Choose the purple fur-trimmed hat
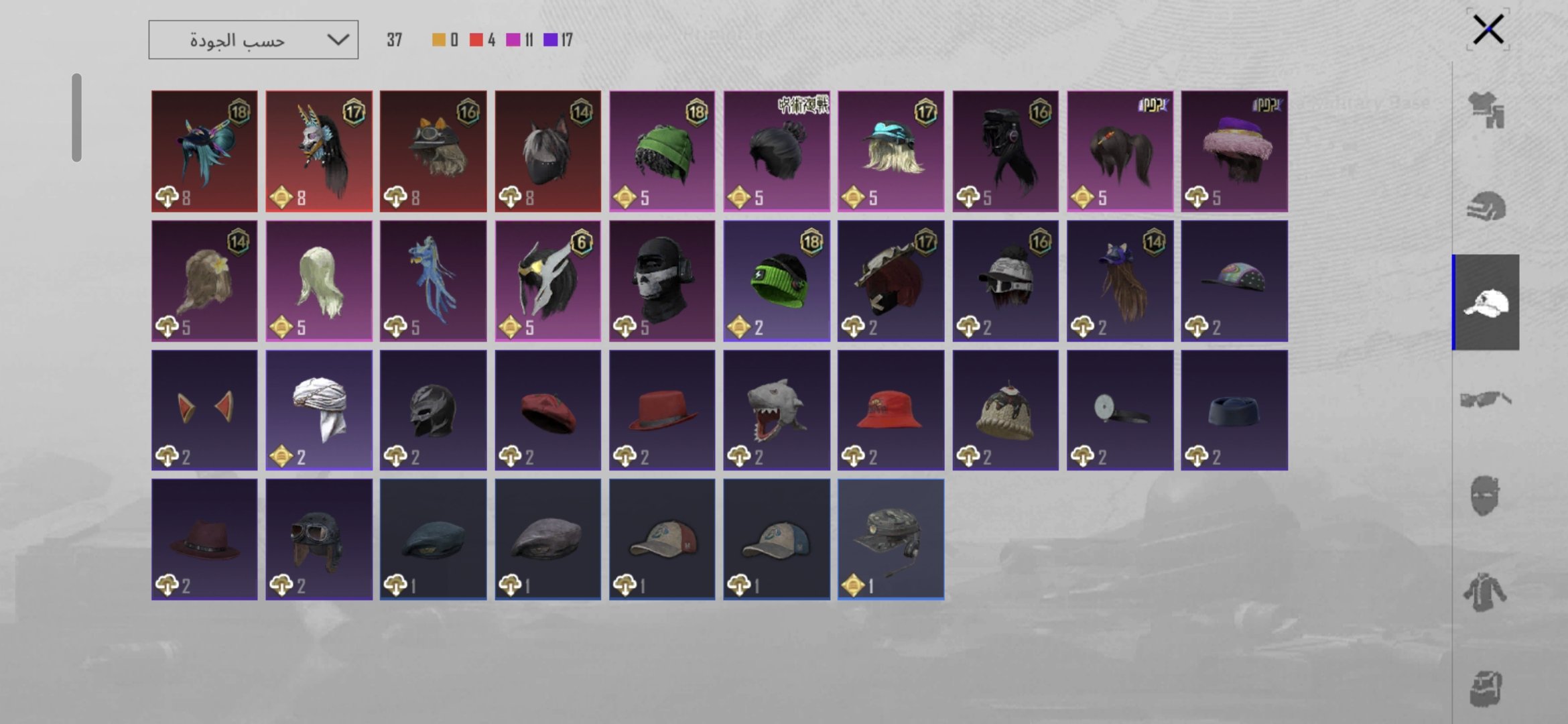Viewport: 1568px width, 724px height. pos(1234,152)
